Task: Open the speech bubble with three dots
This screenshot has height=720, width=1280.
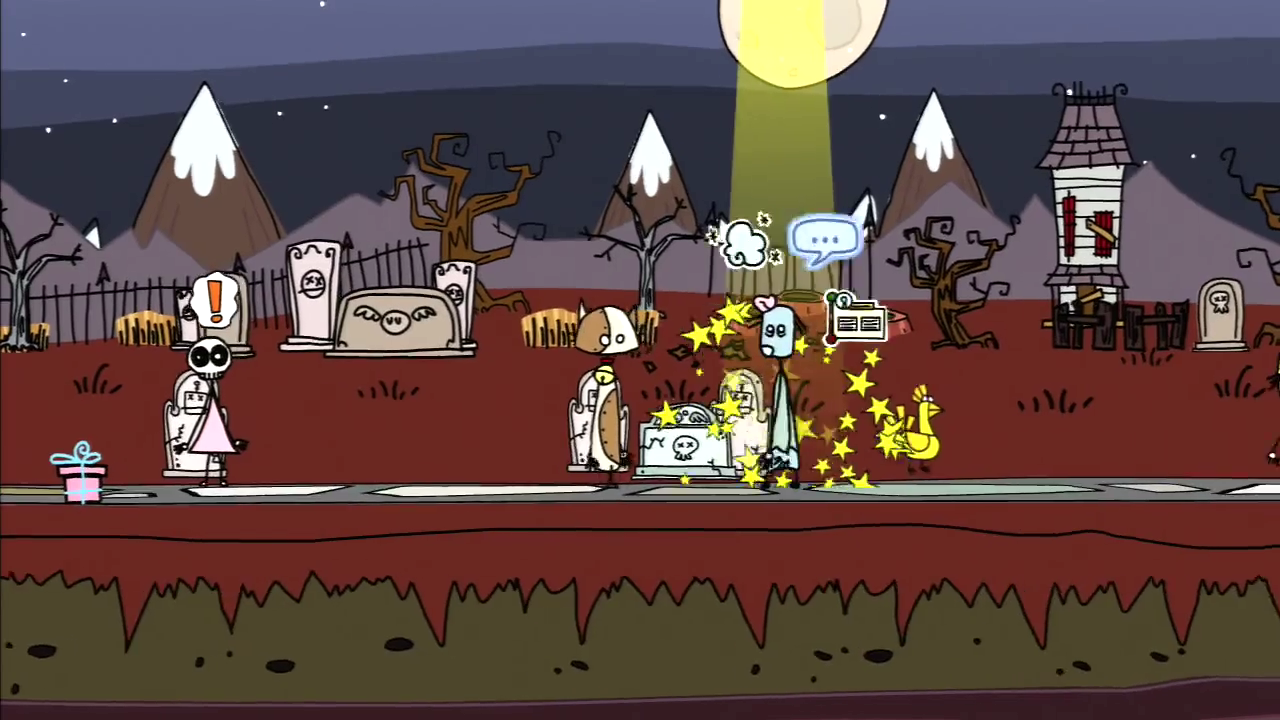Action: tap(825, 240)
